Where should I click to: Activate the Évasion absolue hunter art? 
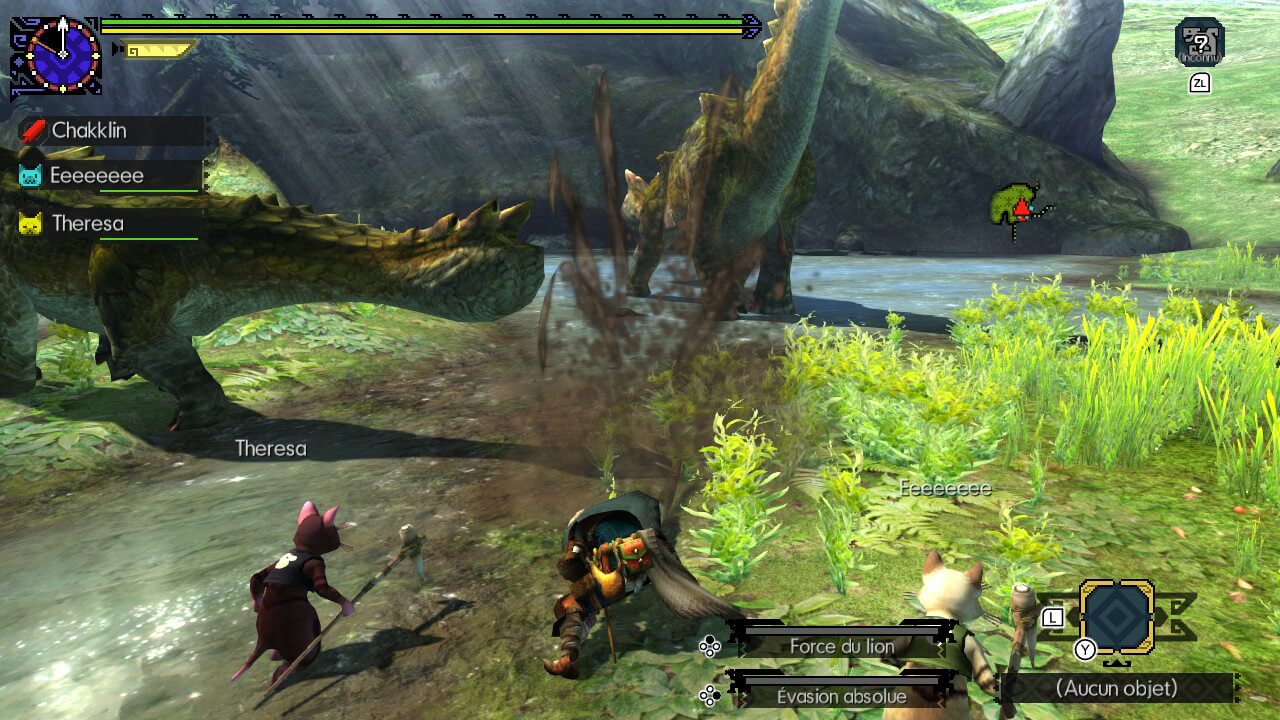pyautogui.click(x=841, y=696)
